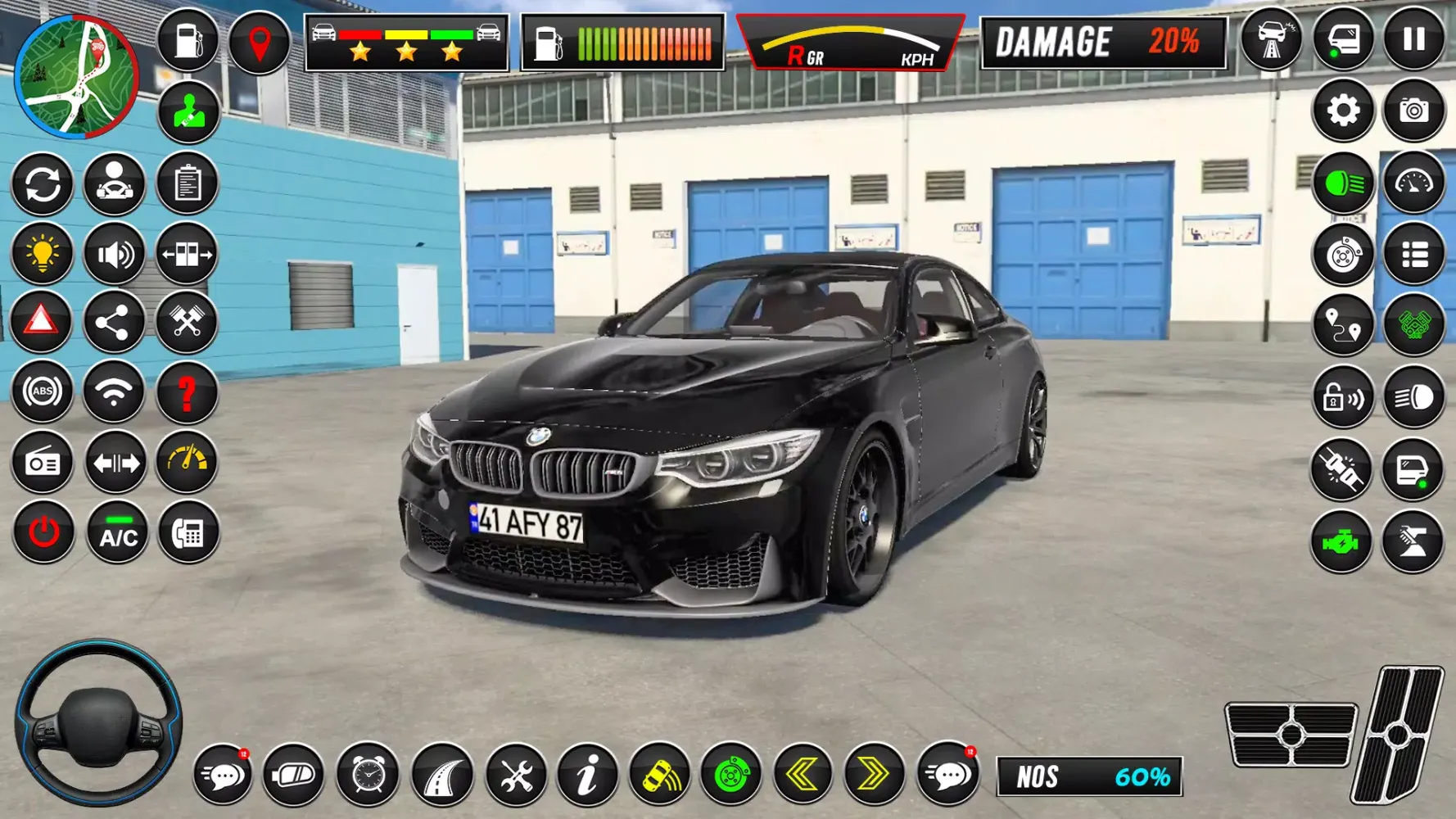The image size is (1456, 819).
Task: Toggle sound with the speaker icon
Action: coord(115,254)
